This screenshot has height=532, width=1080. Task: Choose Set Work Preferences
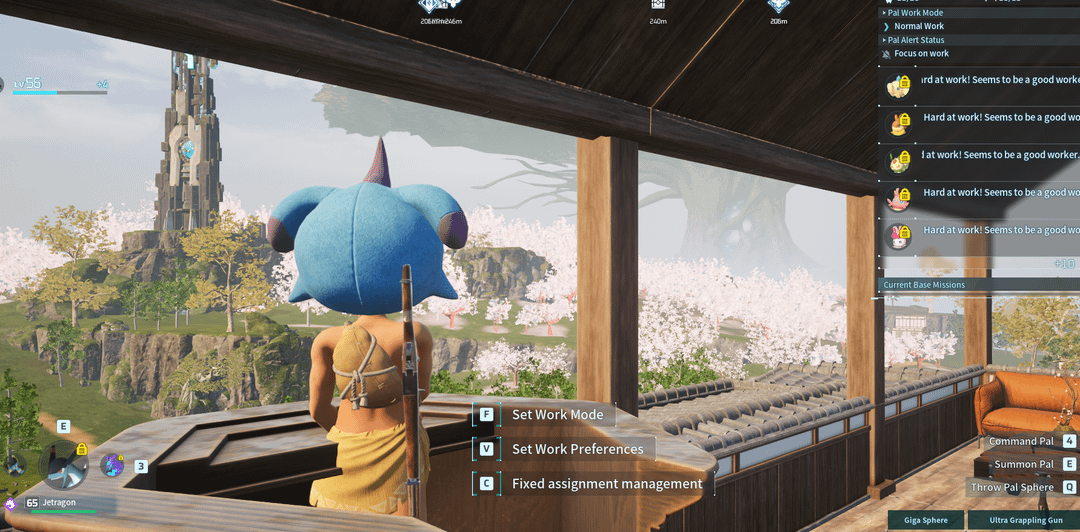pos(577,449)
